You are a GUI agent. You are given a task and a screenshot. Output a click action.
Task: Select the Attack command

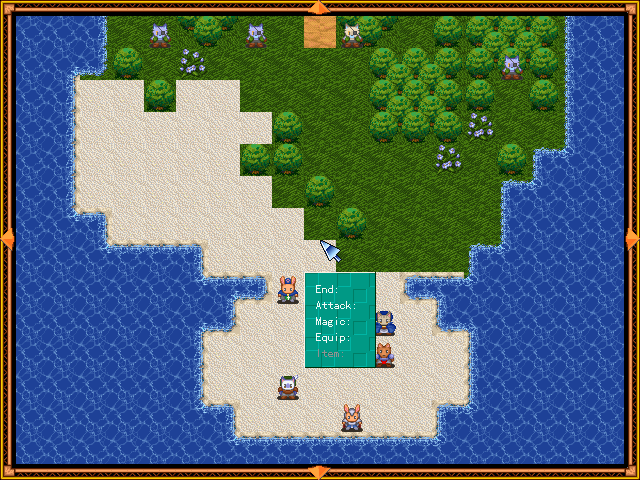tap(335, 306)
